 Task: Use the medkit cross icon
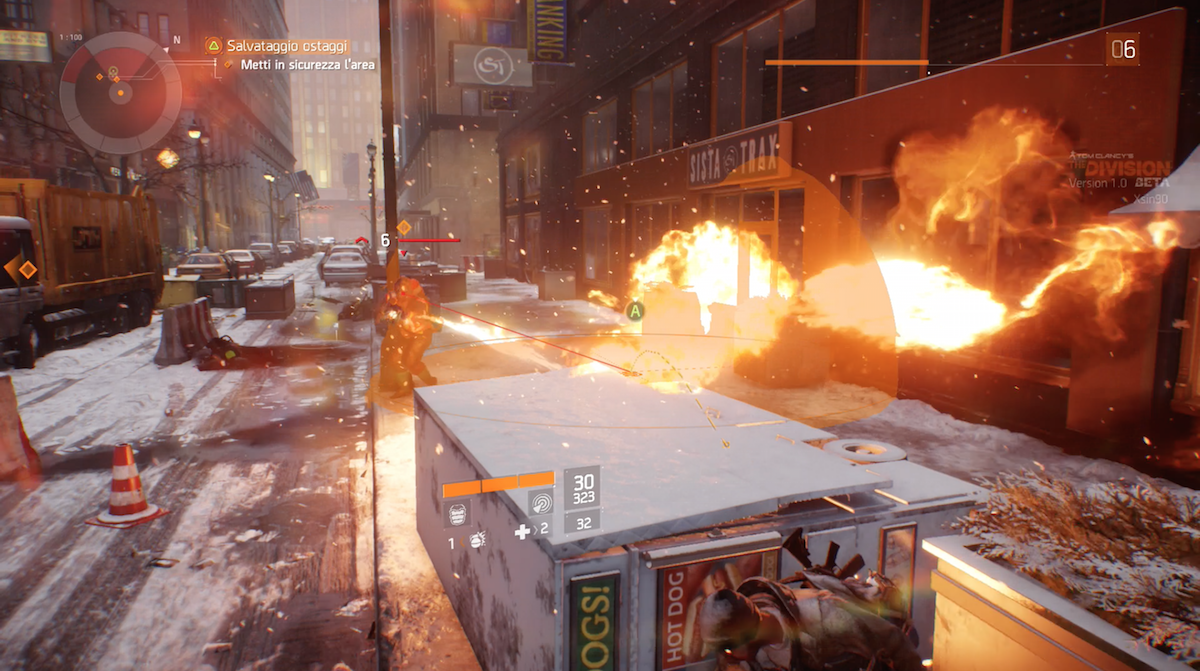coord(522,532)
